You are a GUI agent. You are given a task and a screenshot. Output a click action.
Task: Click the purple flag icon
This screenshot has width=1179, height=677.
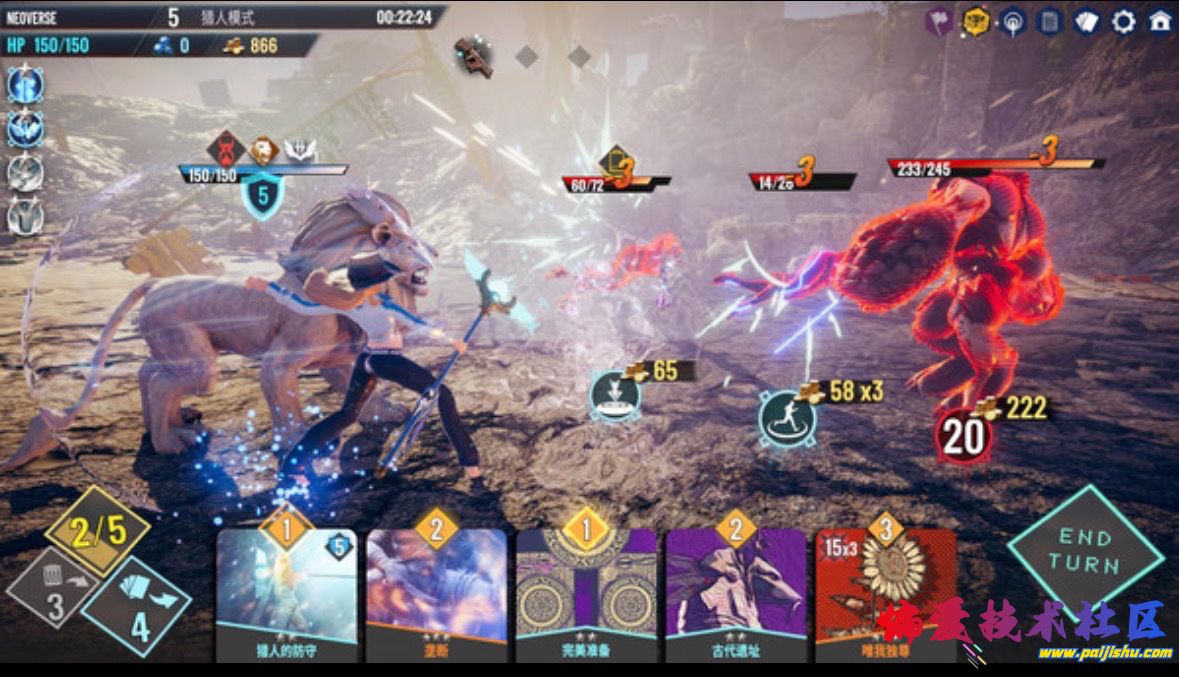coord(938,21)
